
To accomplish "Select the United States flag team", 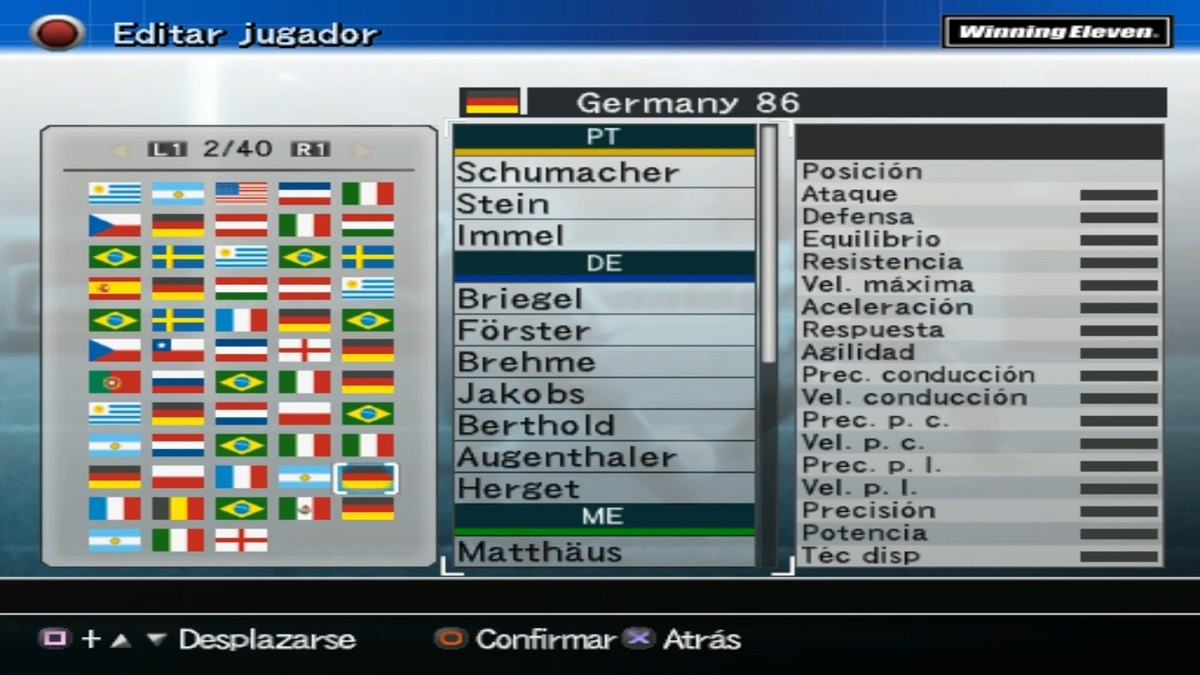I will pos(241,193).
